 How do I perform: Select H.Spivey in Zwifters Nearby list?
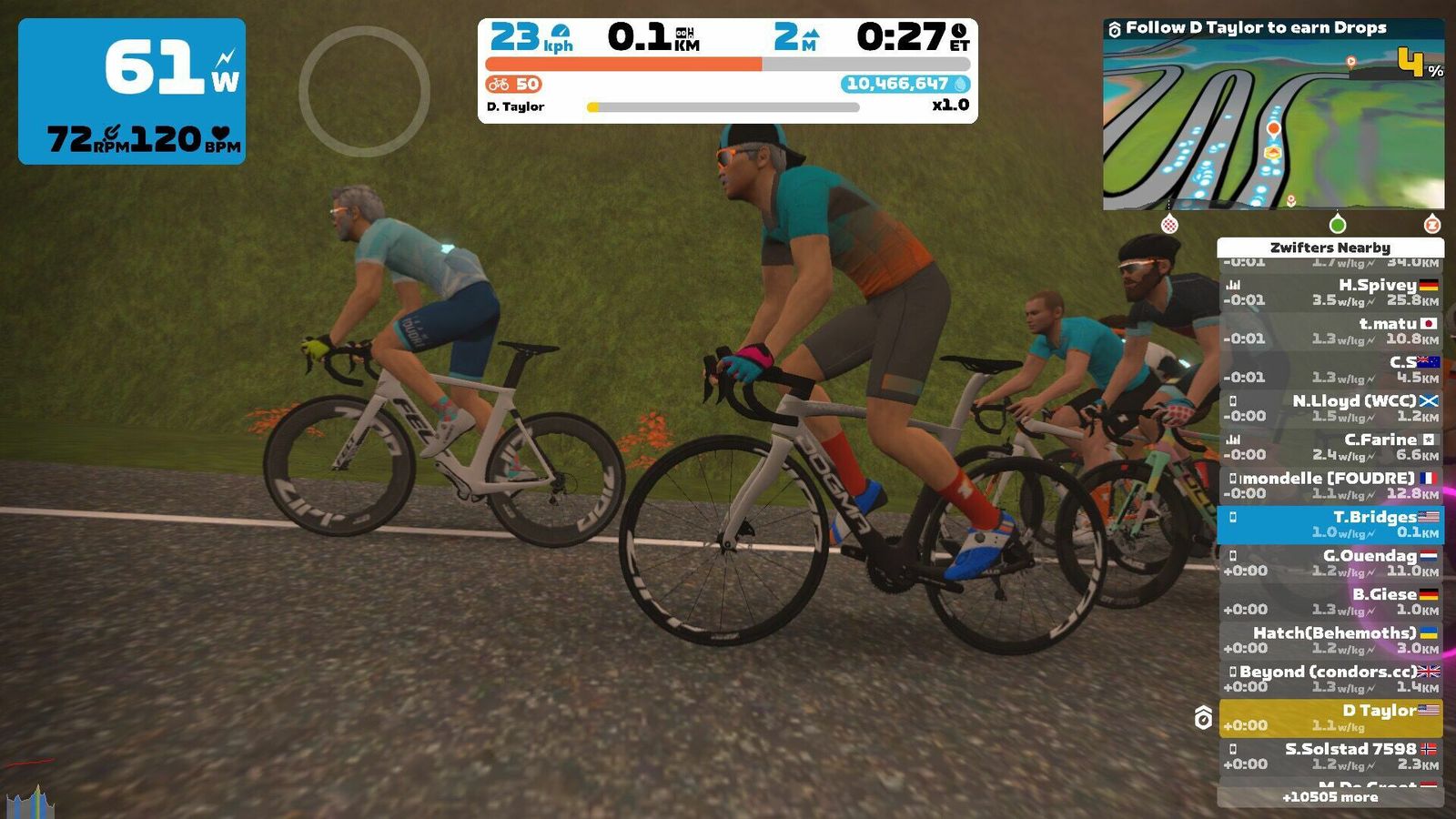pyautogui.click(x=1330, y=292)
